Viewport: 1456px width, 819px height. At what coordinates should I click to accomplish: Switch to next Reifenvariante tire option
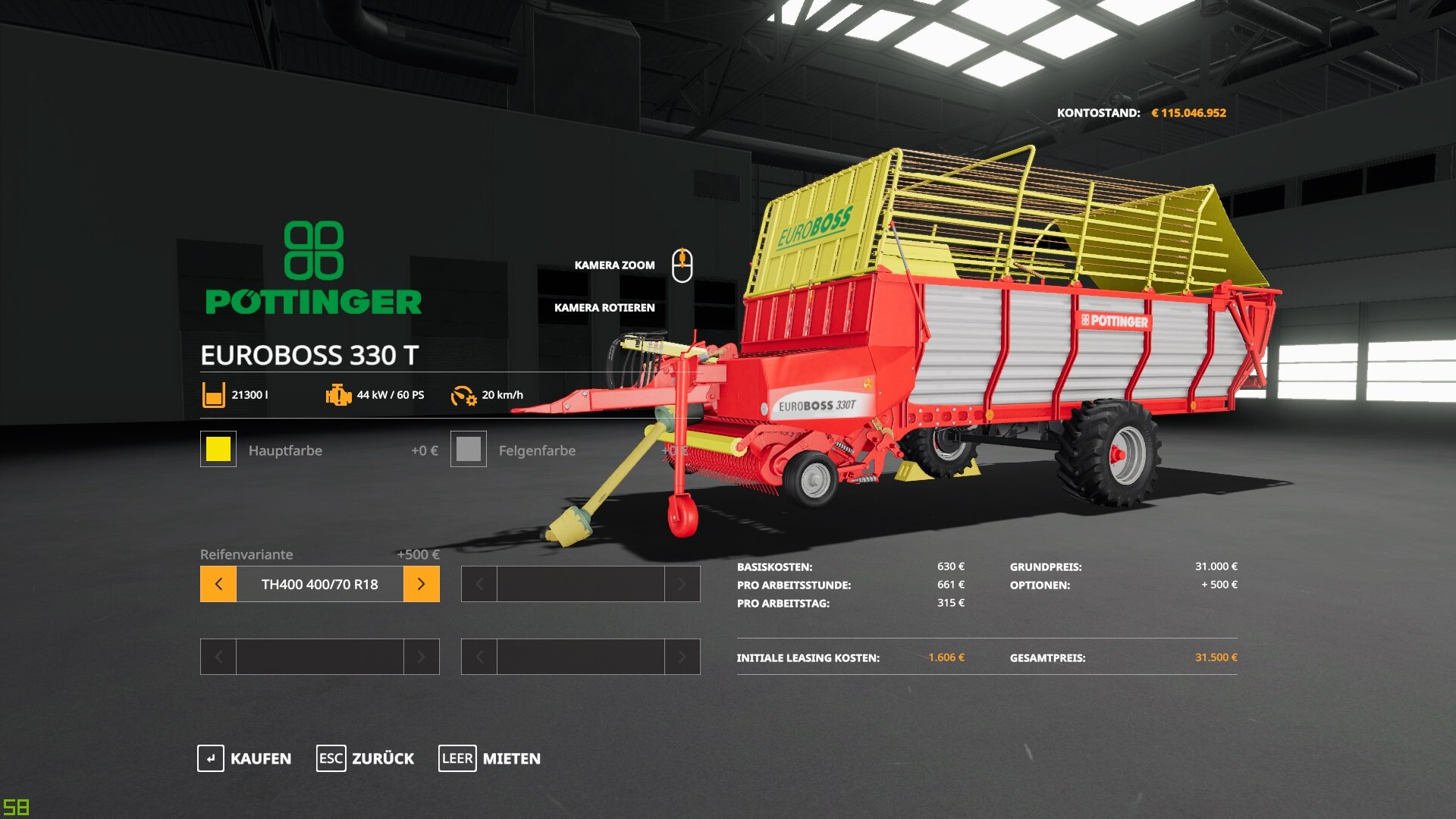tap(421, 584)
